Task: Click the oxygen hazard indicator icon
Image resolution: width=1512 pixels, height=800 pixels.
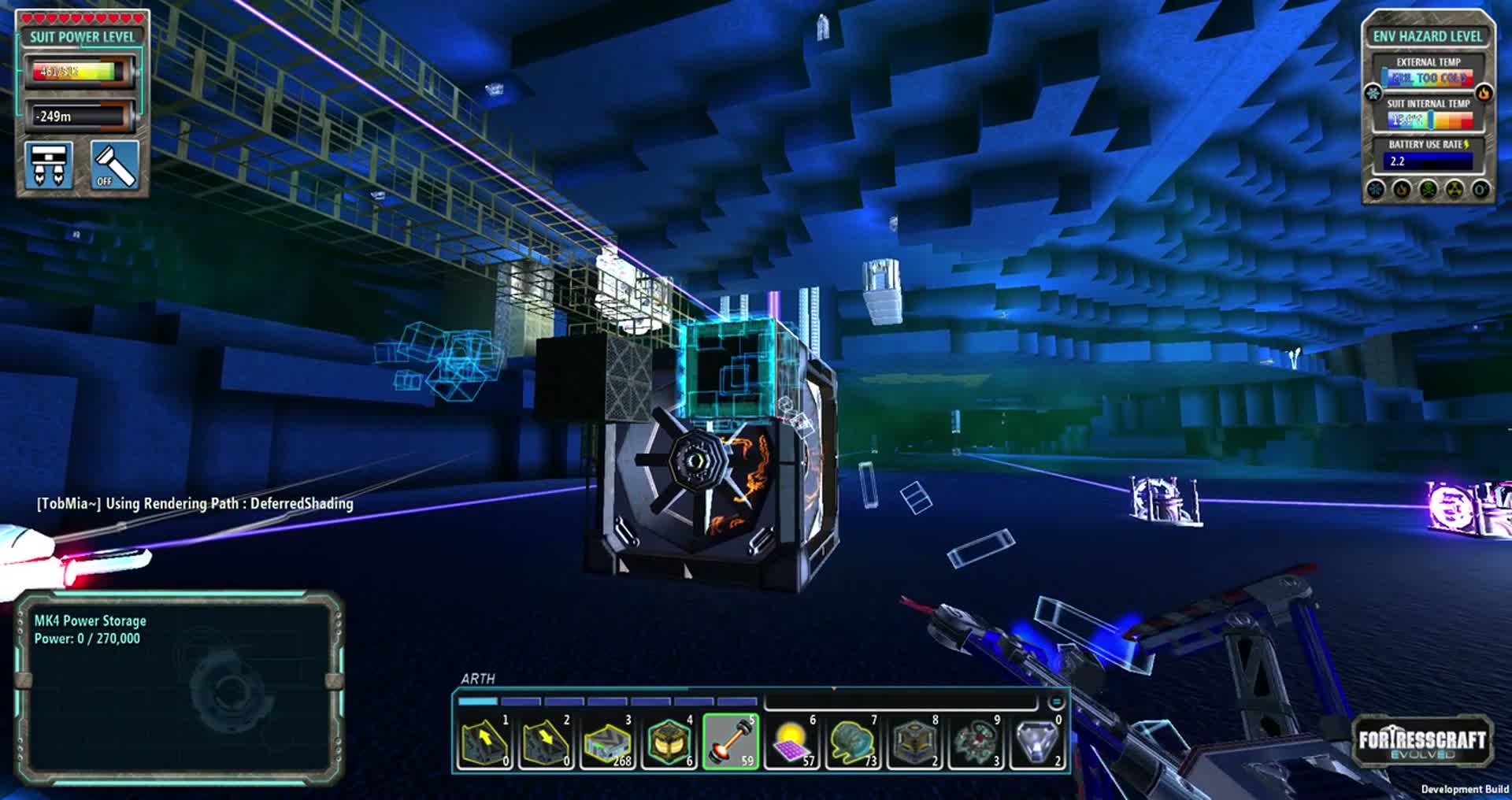Action: 1480,190
